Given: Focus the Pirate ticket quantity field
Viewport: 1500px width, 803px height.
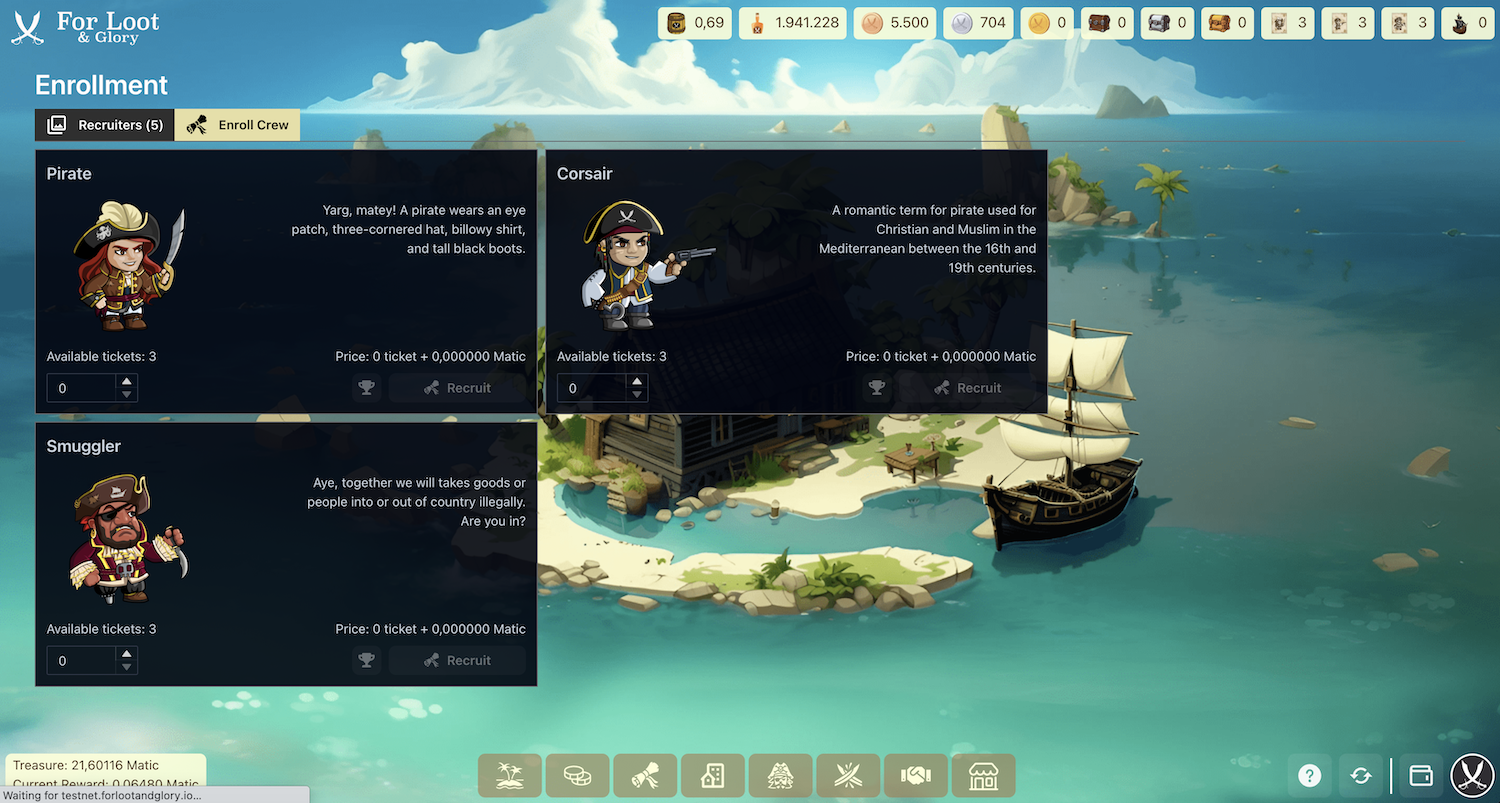Looking at the screenshot, I should [x=82, y=388].
